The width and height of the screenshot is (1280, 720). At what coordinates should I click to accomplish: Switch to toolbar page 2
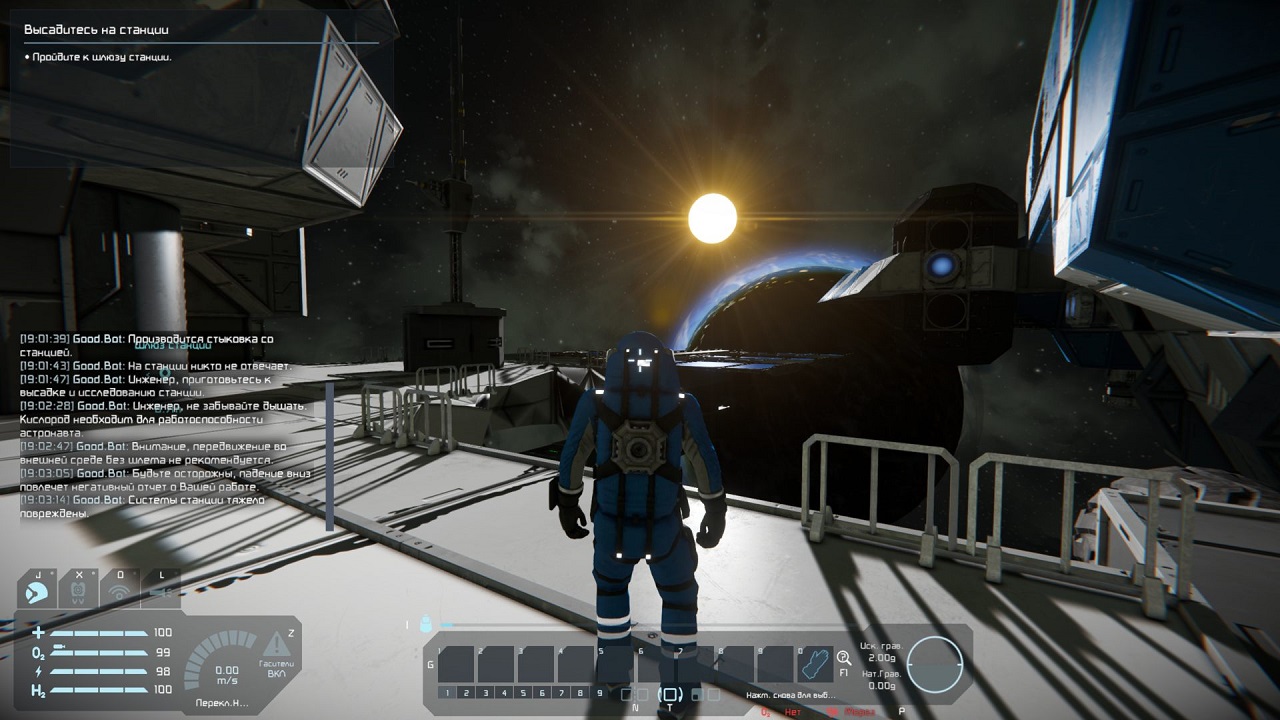(467, 693)
